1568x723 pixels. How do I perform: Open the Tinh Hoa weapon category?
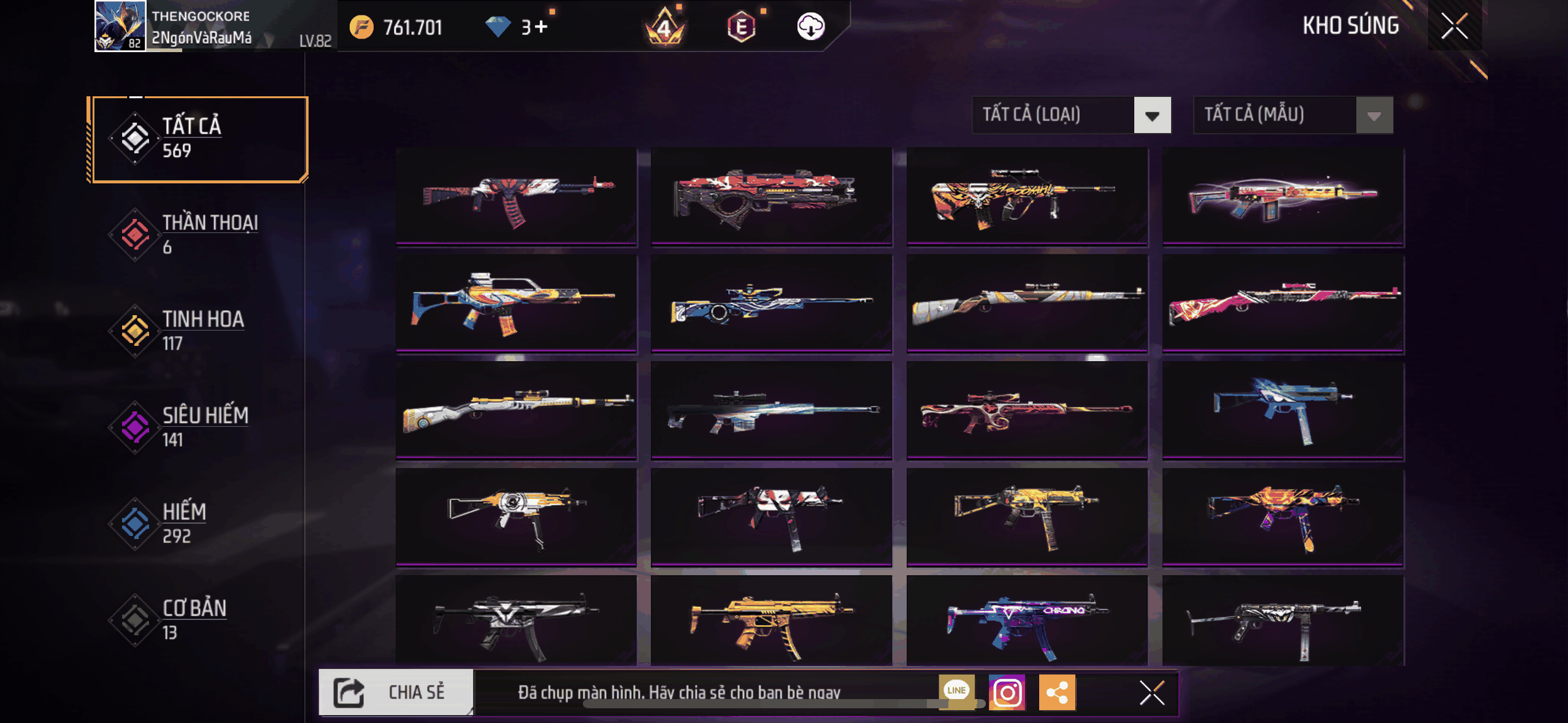click(x=198, y=331)
